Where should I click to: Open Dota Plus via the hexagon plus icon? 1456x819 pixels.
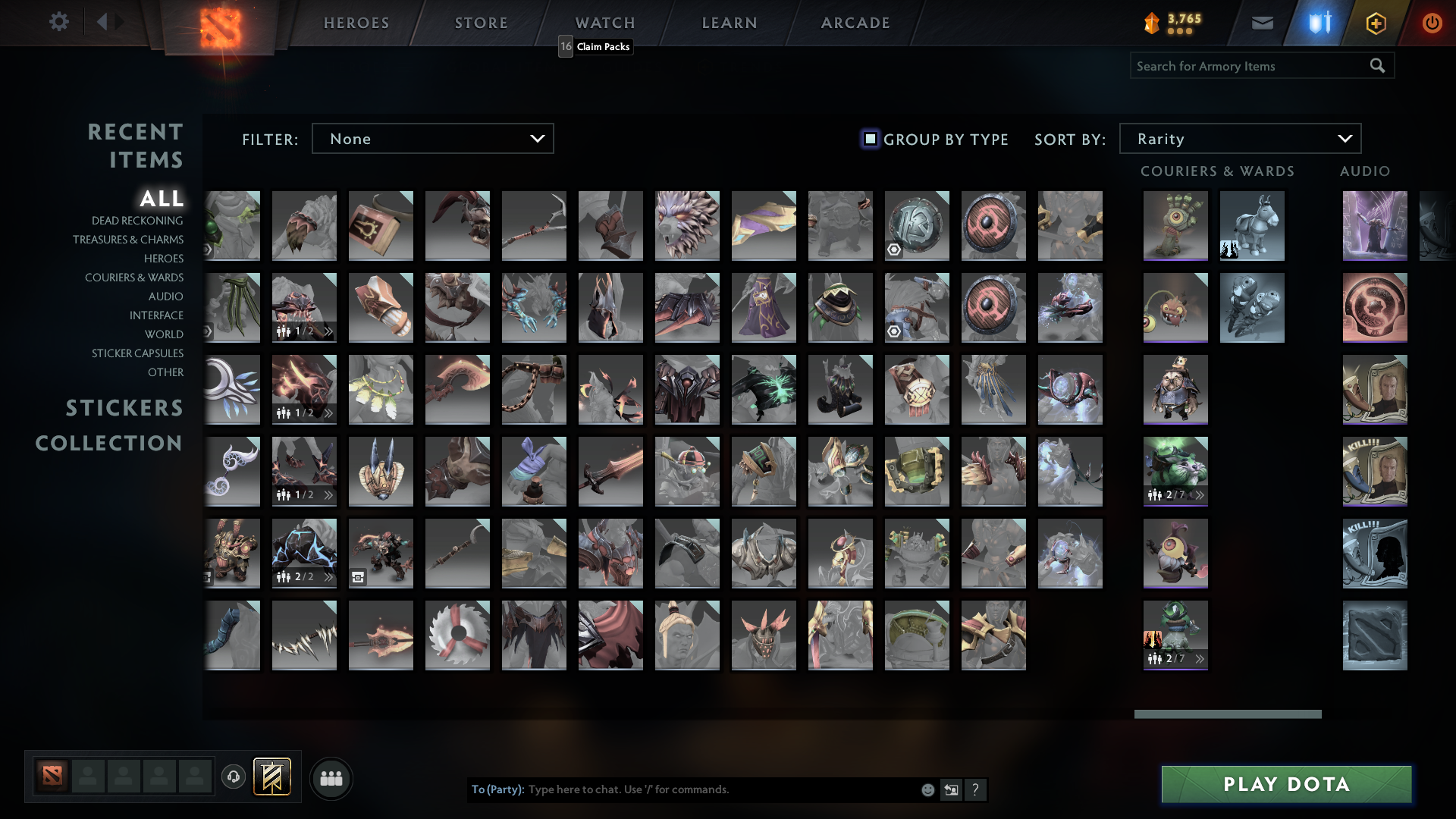1375,22
